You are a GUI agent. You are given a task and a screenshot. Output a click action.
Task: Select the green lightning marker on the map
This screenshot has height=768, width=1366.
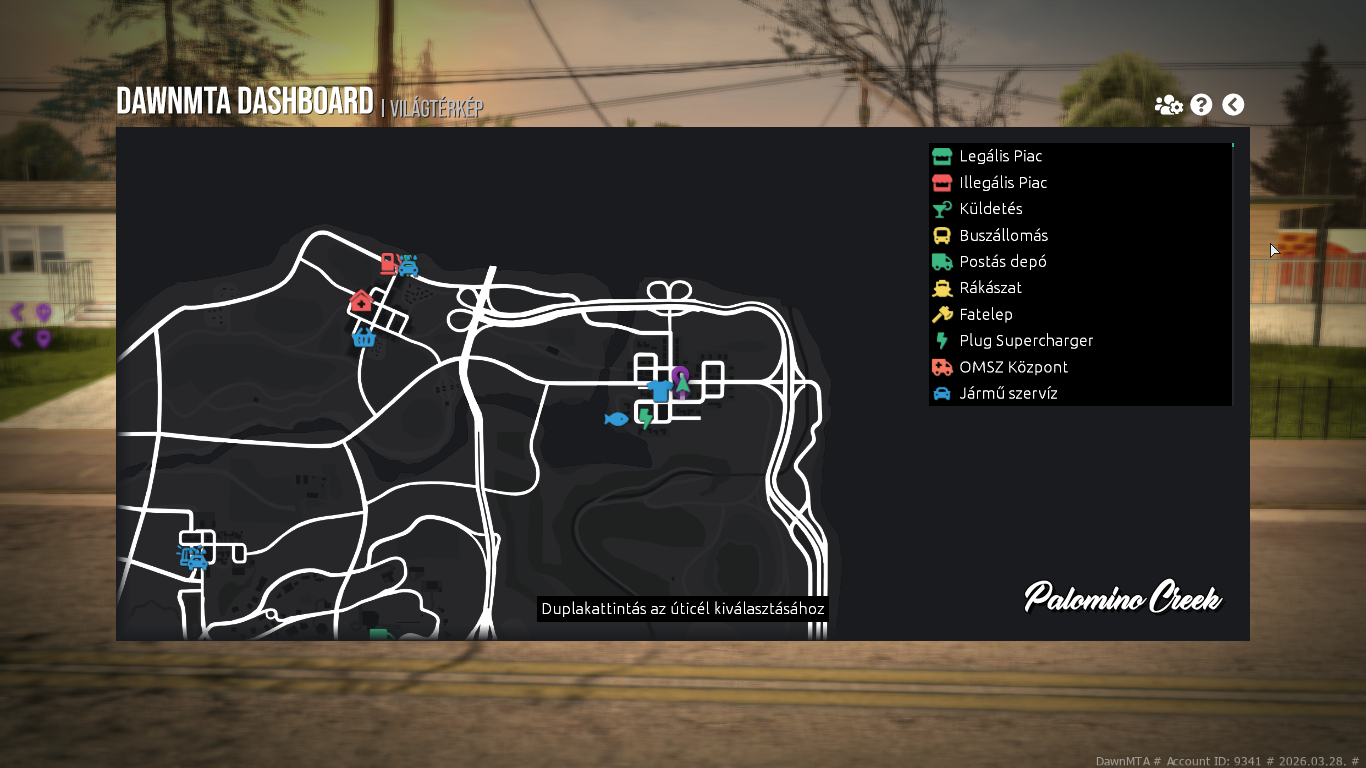[x=646, y=418]
